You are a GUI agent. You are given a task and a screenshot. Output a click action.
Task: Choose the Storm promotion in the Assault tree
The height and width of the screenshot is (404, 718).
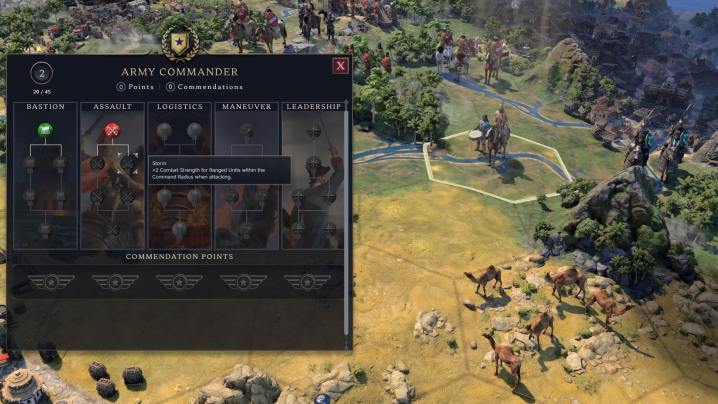click(129, 163)
